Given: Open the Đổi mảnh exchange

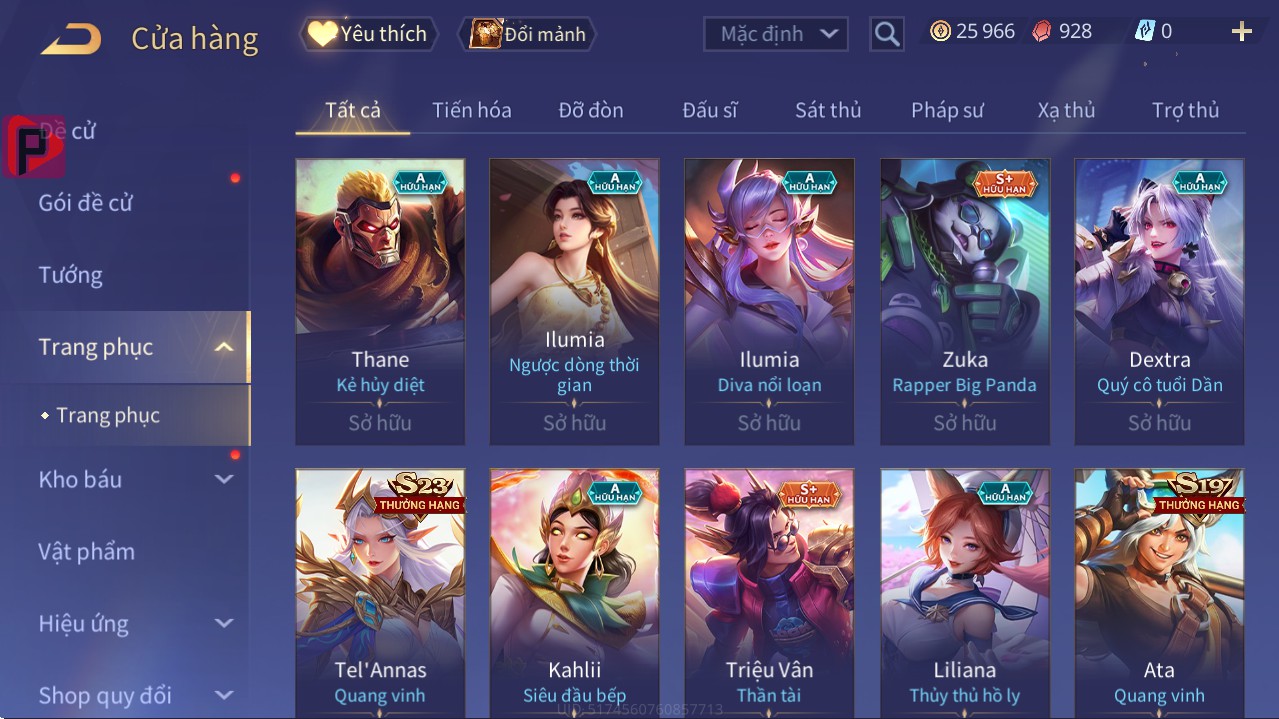Looking at the screenshot, I should point(527,34).
